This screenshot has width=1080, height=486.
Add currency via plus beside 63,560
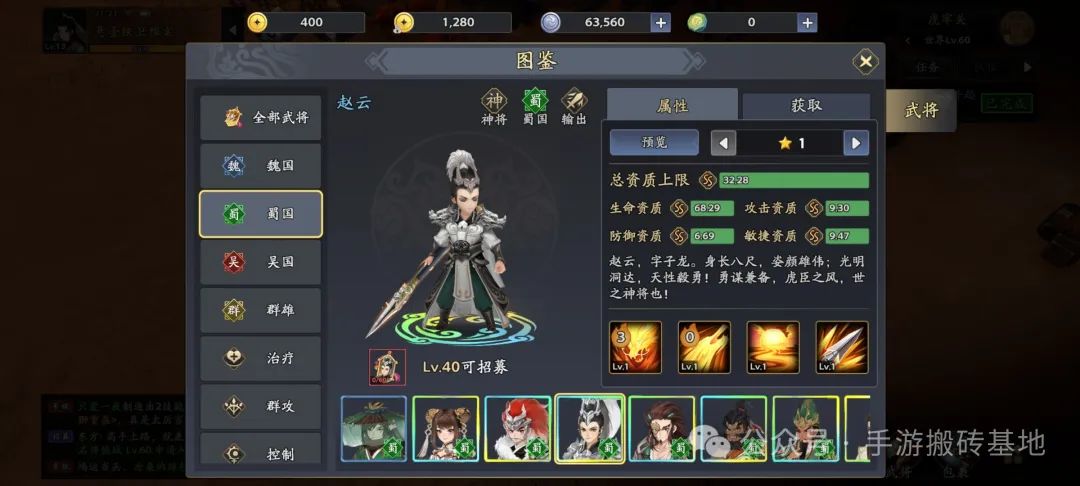[x=660, y=22]
